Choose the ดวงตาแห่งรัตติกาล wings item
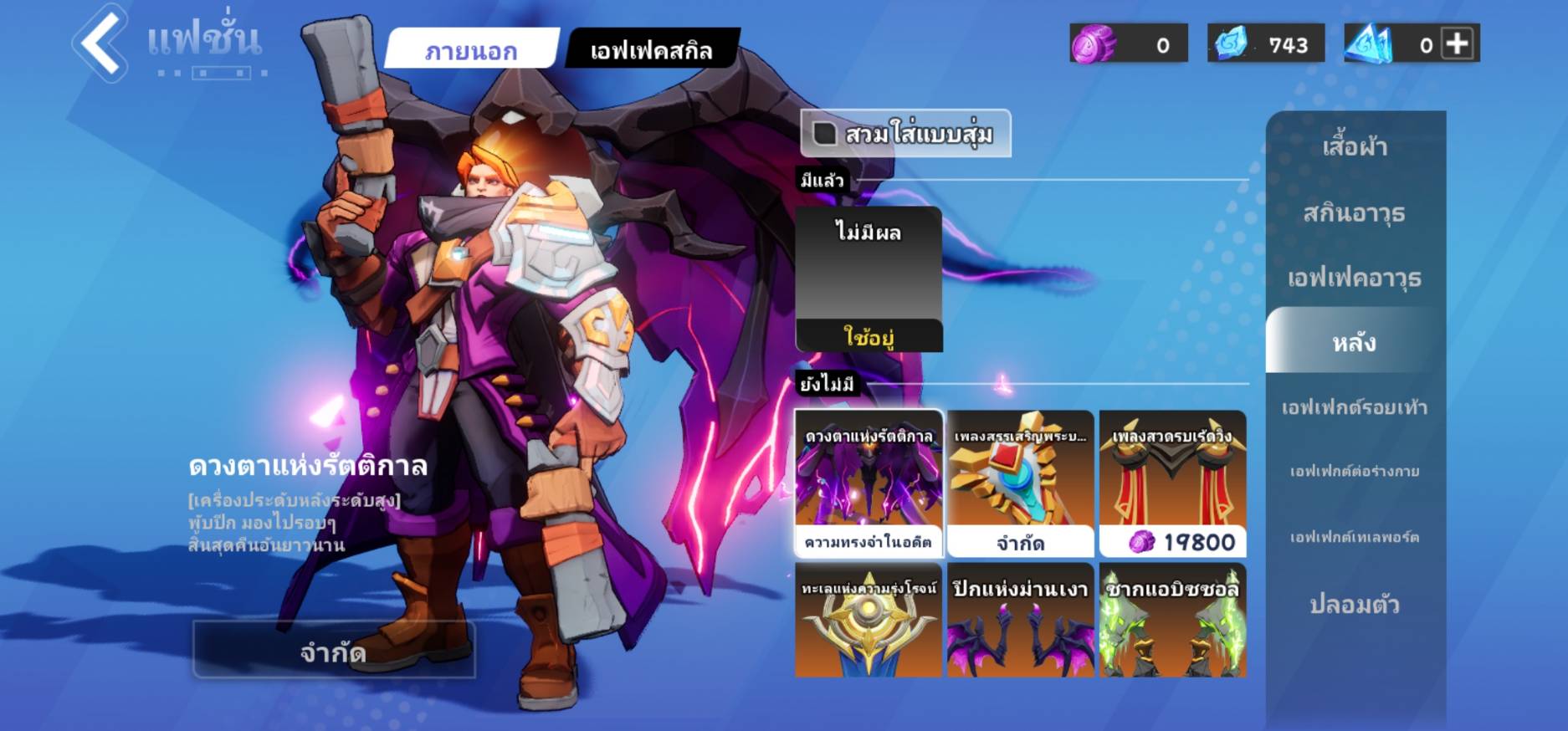Image resolution: width=1568 pixels, height=731 pixels. coord(869,483)
